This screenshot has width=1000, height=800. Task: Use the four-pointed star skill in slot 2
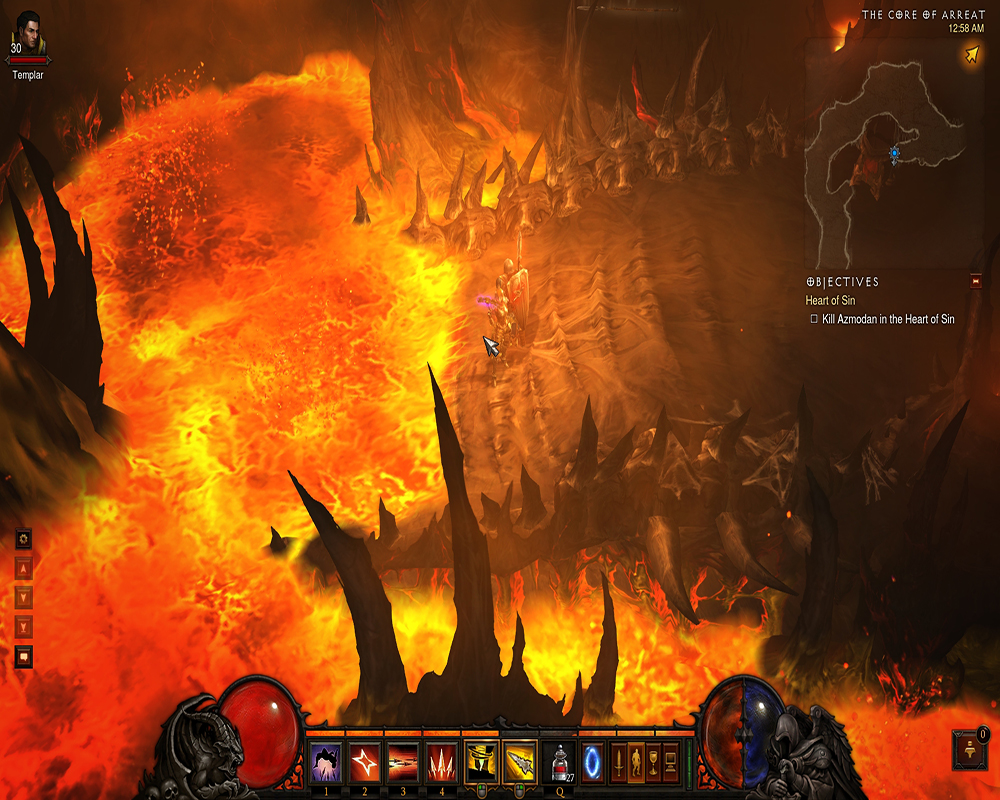(364, 761)
